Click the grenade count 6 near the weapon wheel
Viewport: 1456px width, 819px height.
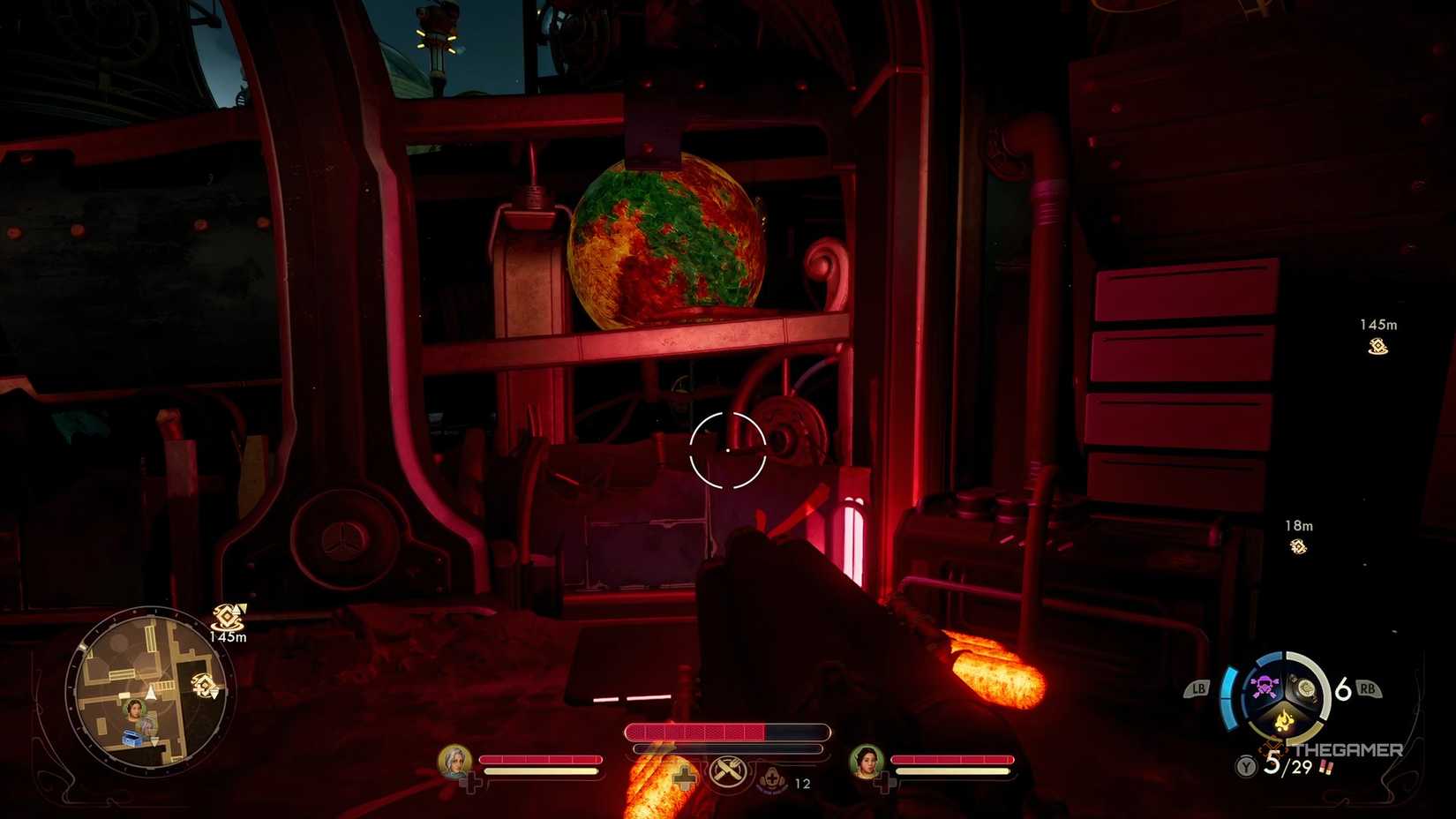1341,689
